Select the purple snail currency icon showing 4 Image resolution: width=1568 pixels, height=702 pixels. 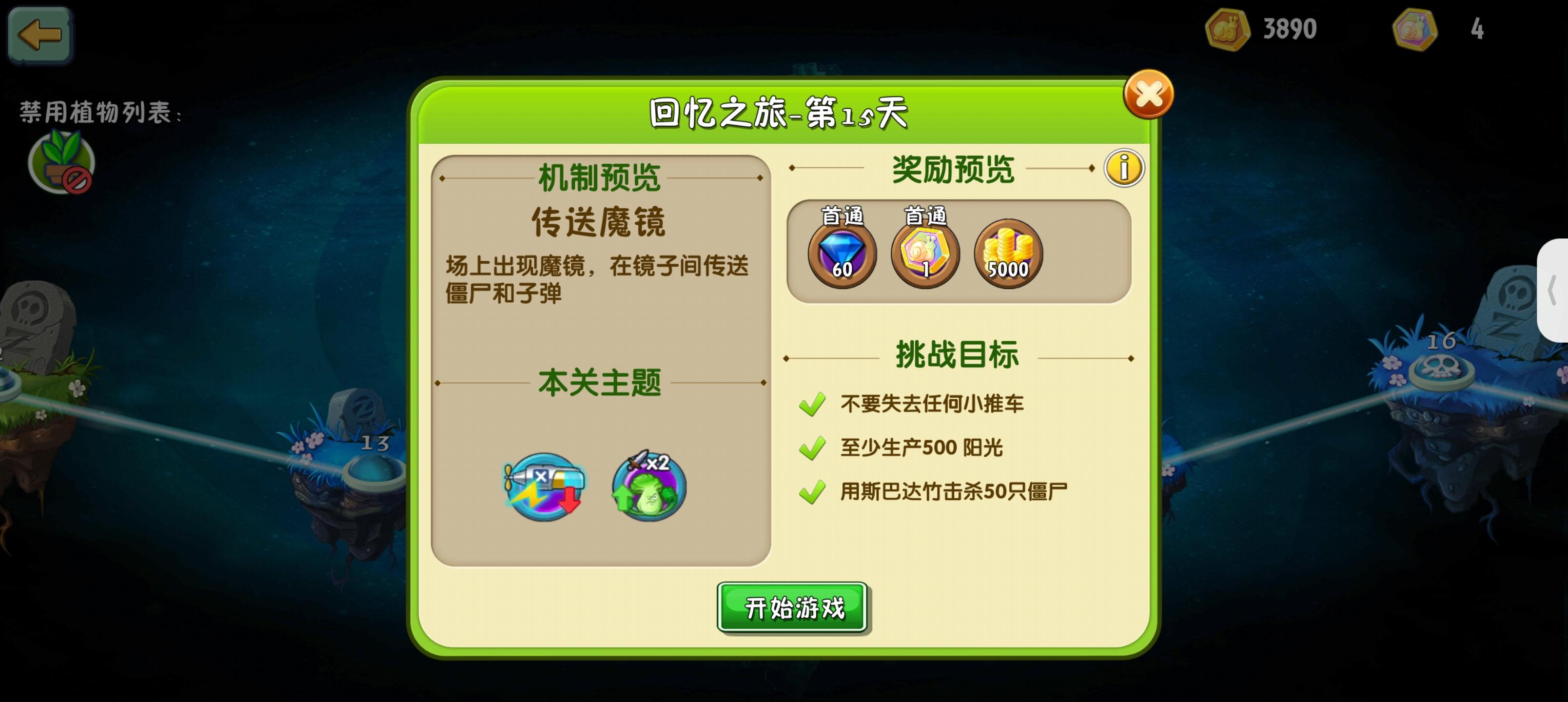coord(1416,29)
